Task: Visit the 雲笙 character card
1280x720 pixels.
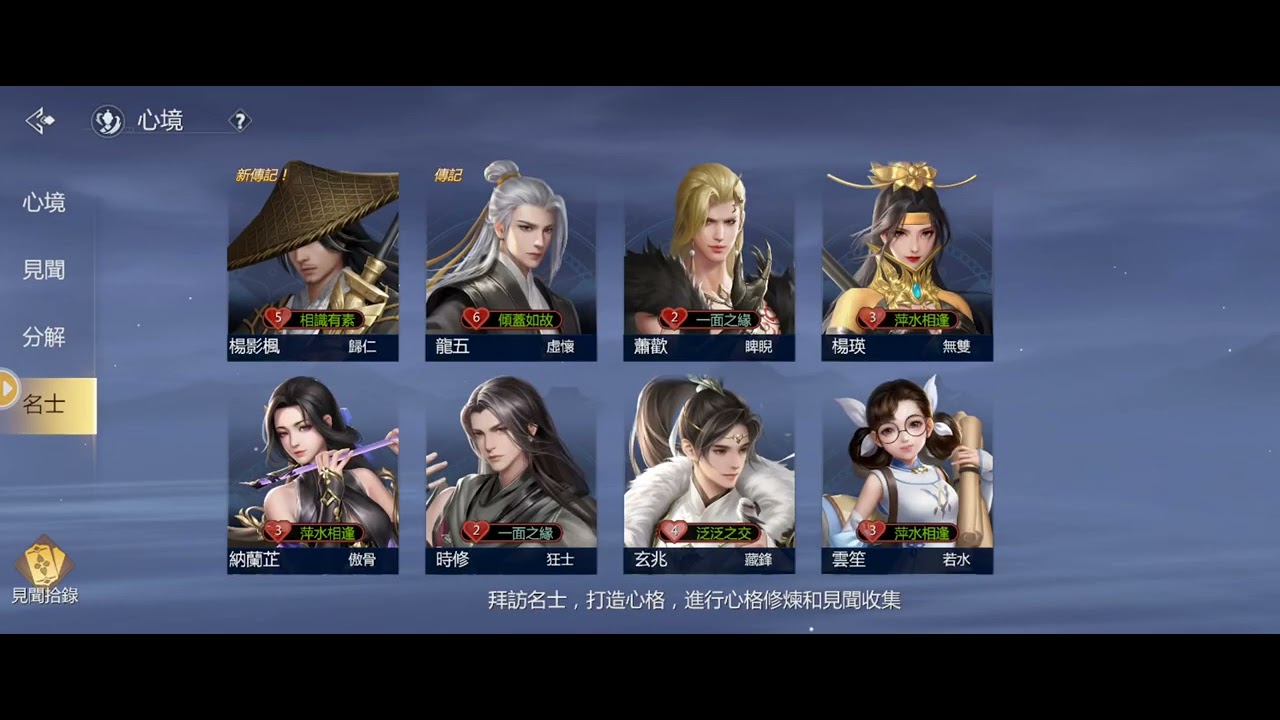Action: click(907, 475)
